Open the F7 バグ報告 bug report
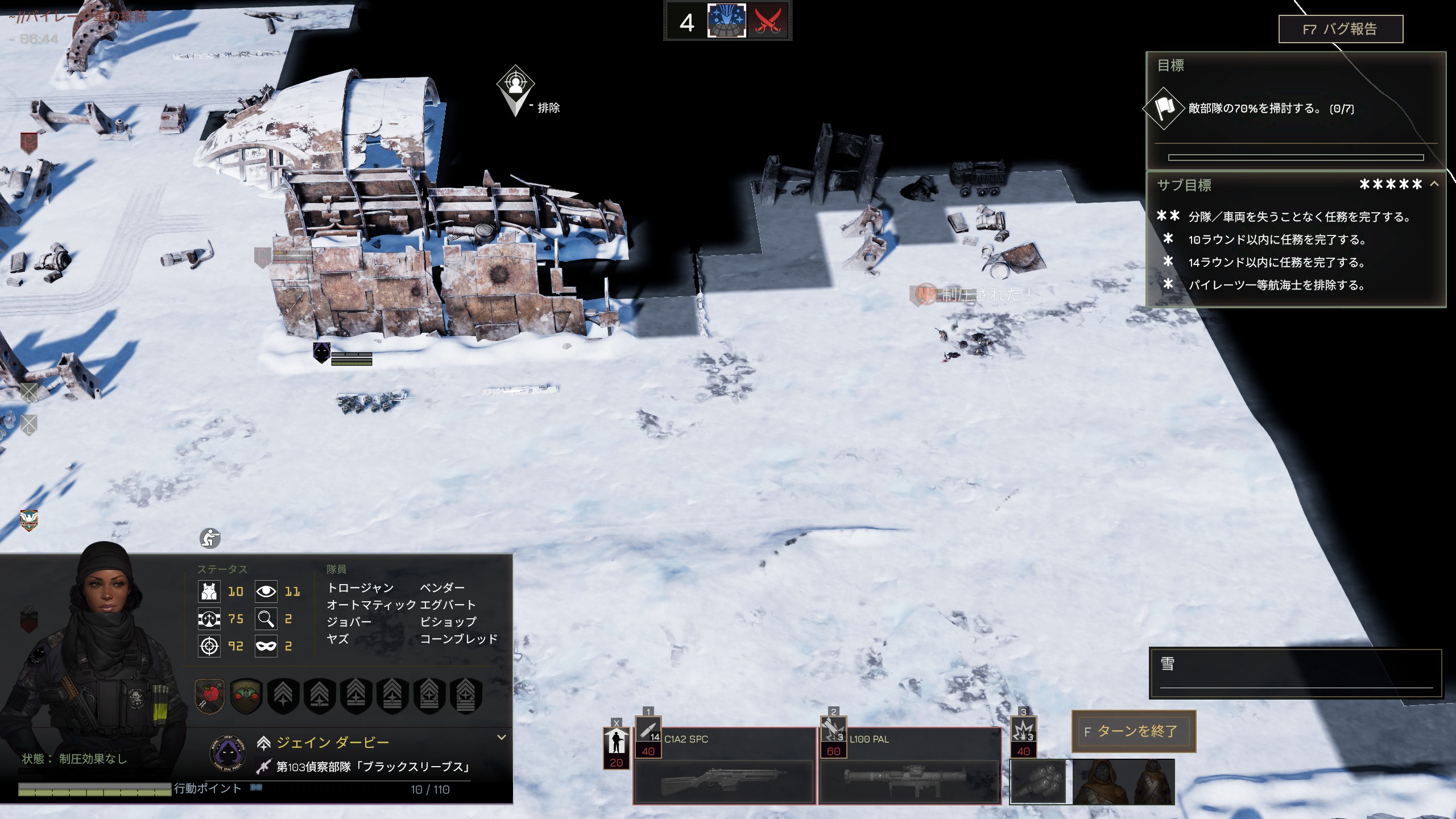The image size is (1456, 819). [x=1340, y=29]
